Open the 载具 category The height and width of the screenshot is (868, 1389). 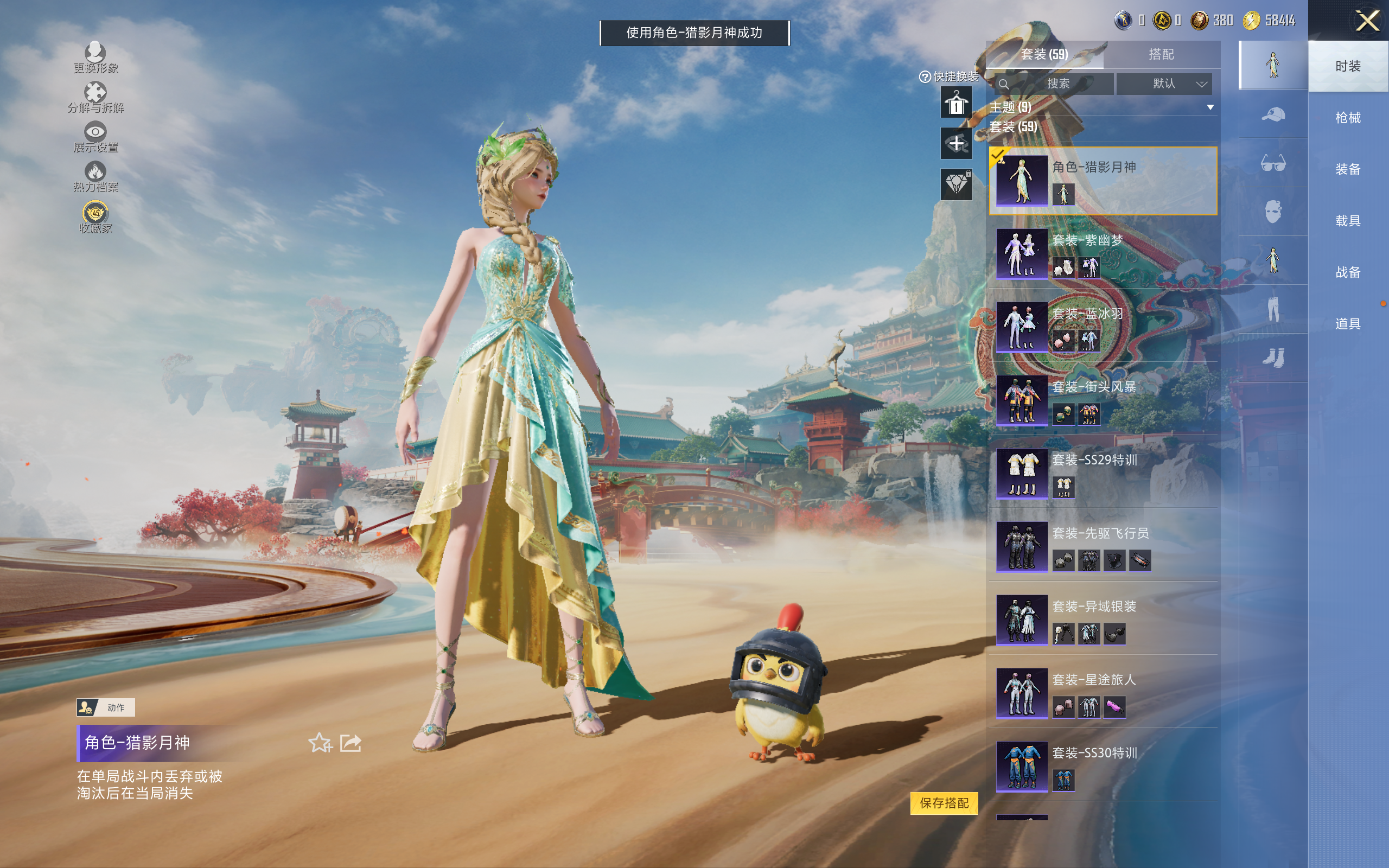1347,220
